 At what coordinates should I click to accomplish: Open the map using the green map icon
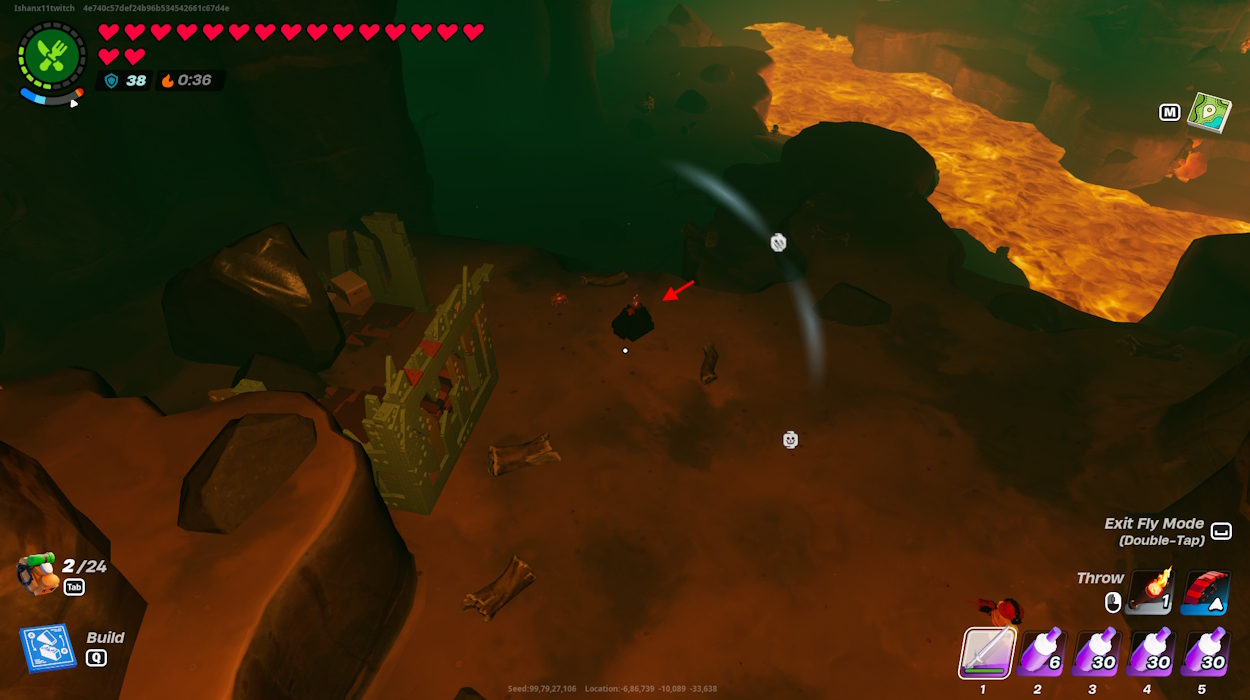[x=1208, y=112]
